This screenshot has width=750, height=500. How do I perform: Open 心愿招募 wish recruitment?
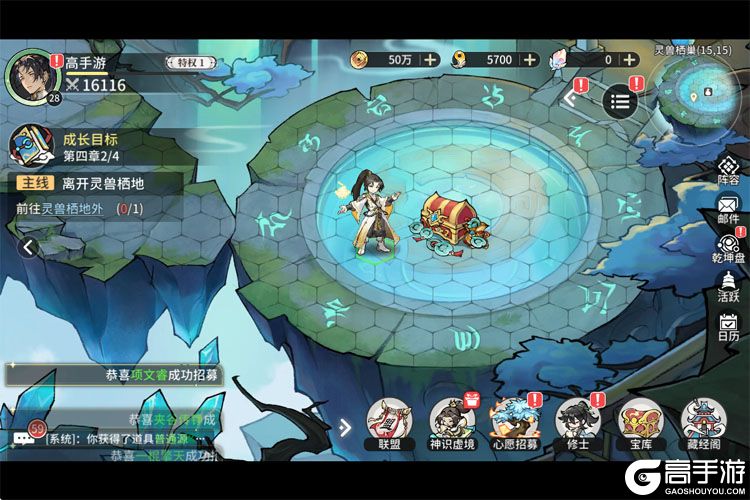(514, 422)
